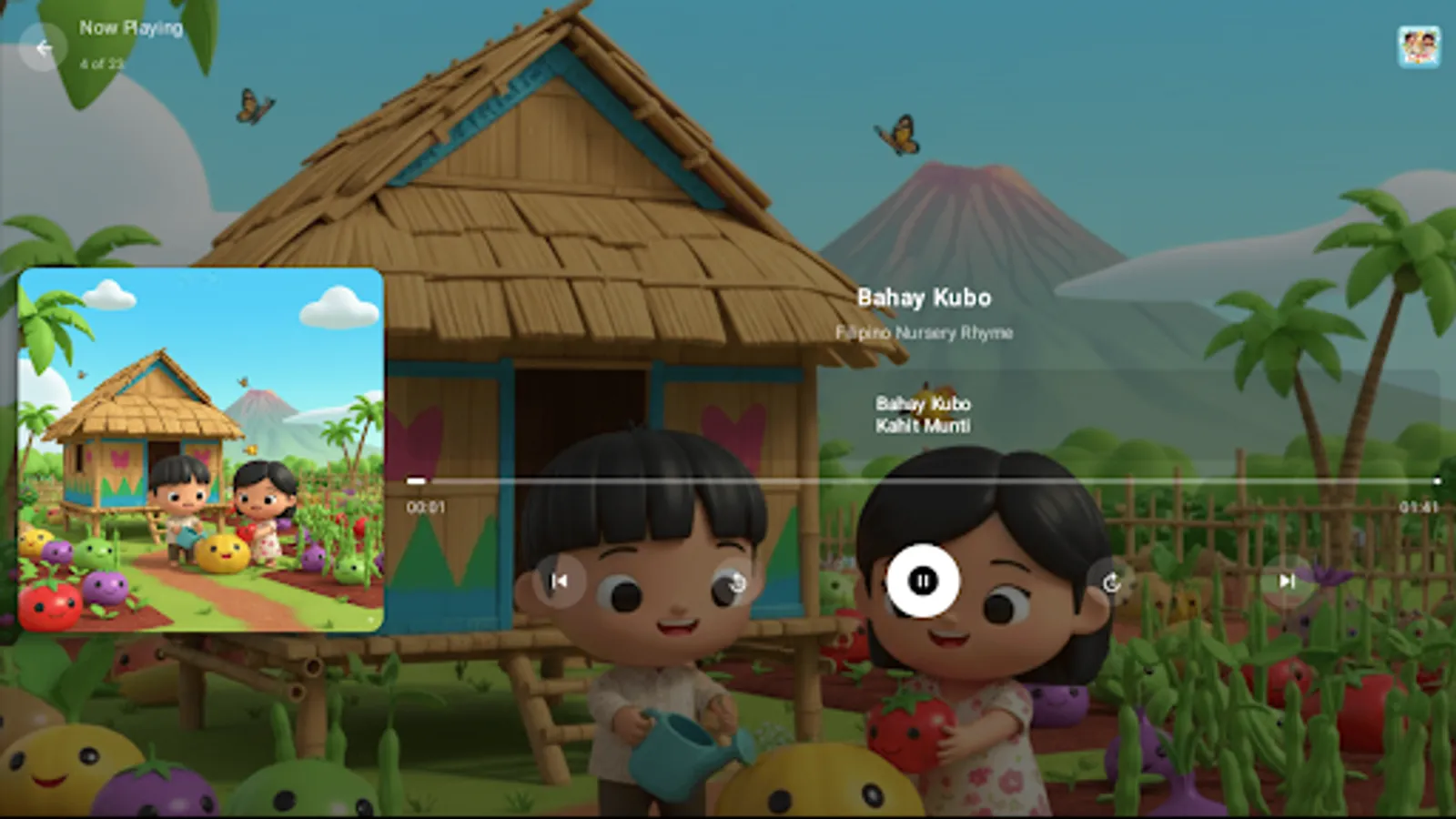Tap the artist name "Filipino Nursery Rhyme"
This screenshot has width=1456, height=819.
925,333
